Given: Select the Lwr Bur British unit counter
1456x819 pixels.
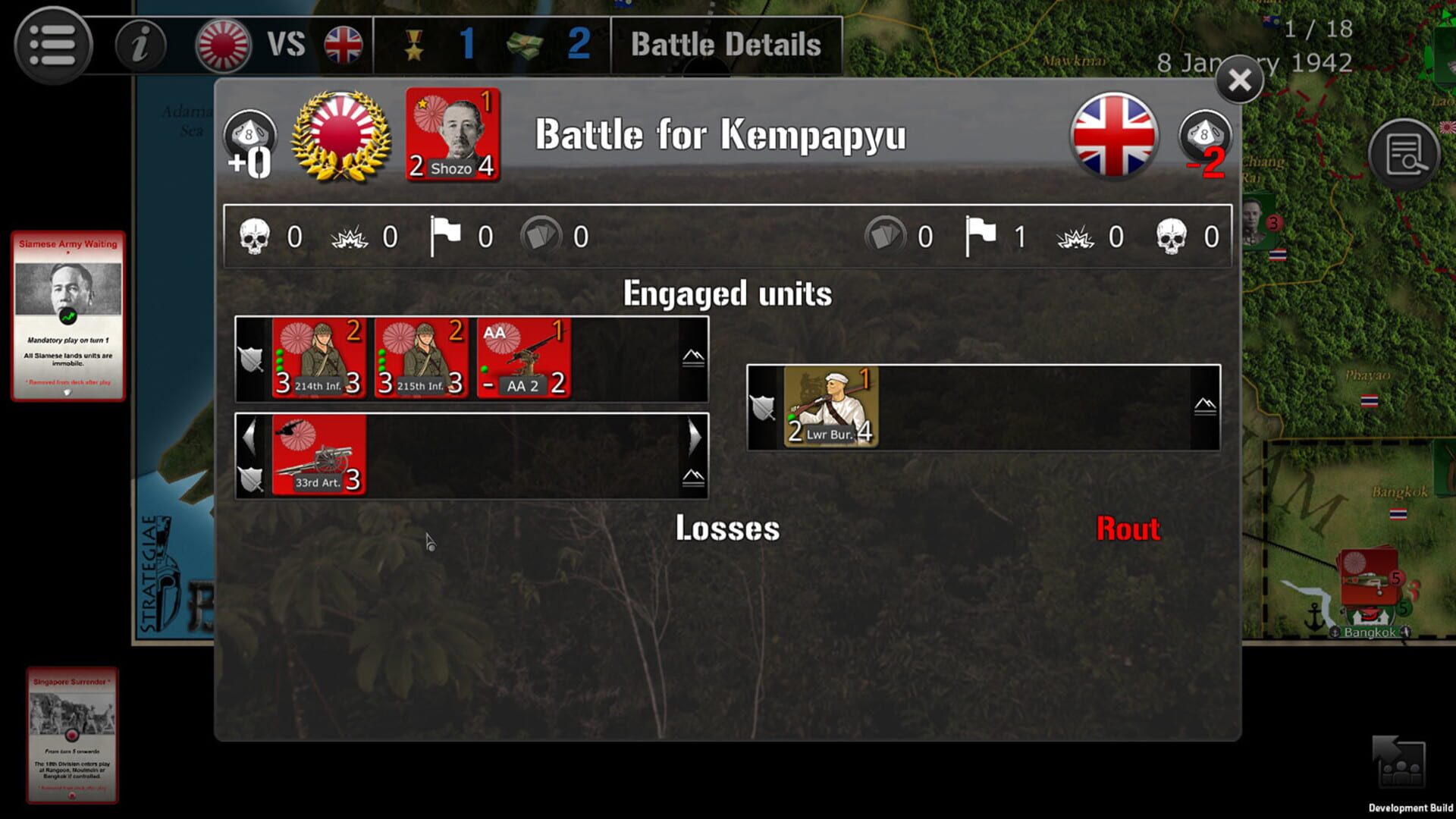Looking at the screenshot, I should point(830,406).
